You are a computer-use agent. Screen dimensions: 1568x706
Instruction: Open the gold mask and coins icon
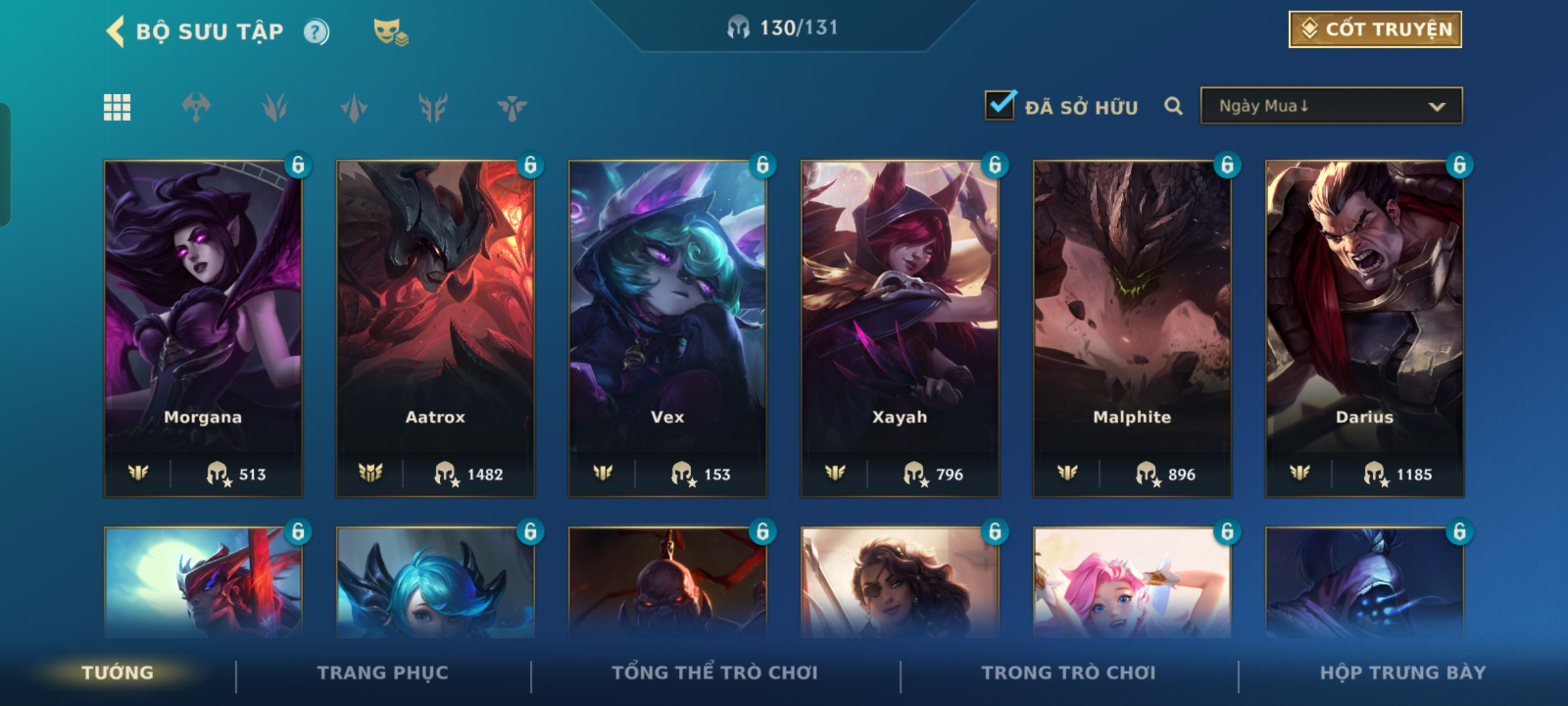tap(390, 32)
